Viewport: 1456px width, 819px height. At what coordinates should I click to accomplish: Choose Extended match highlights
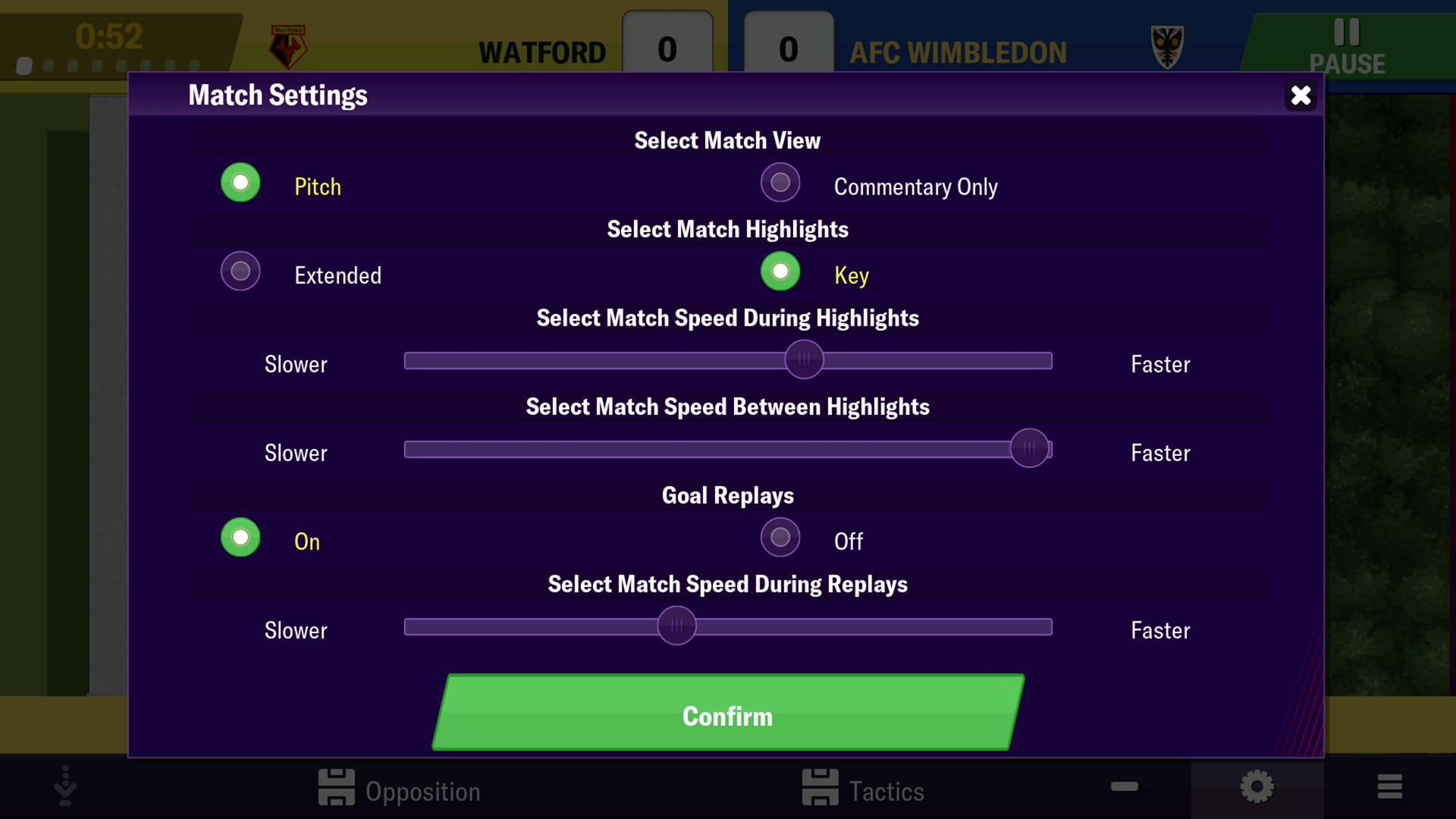coord(240,271)
